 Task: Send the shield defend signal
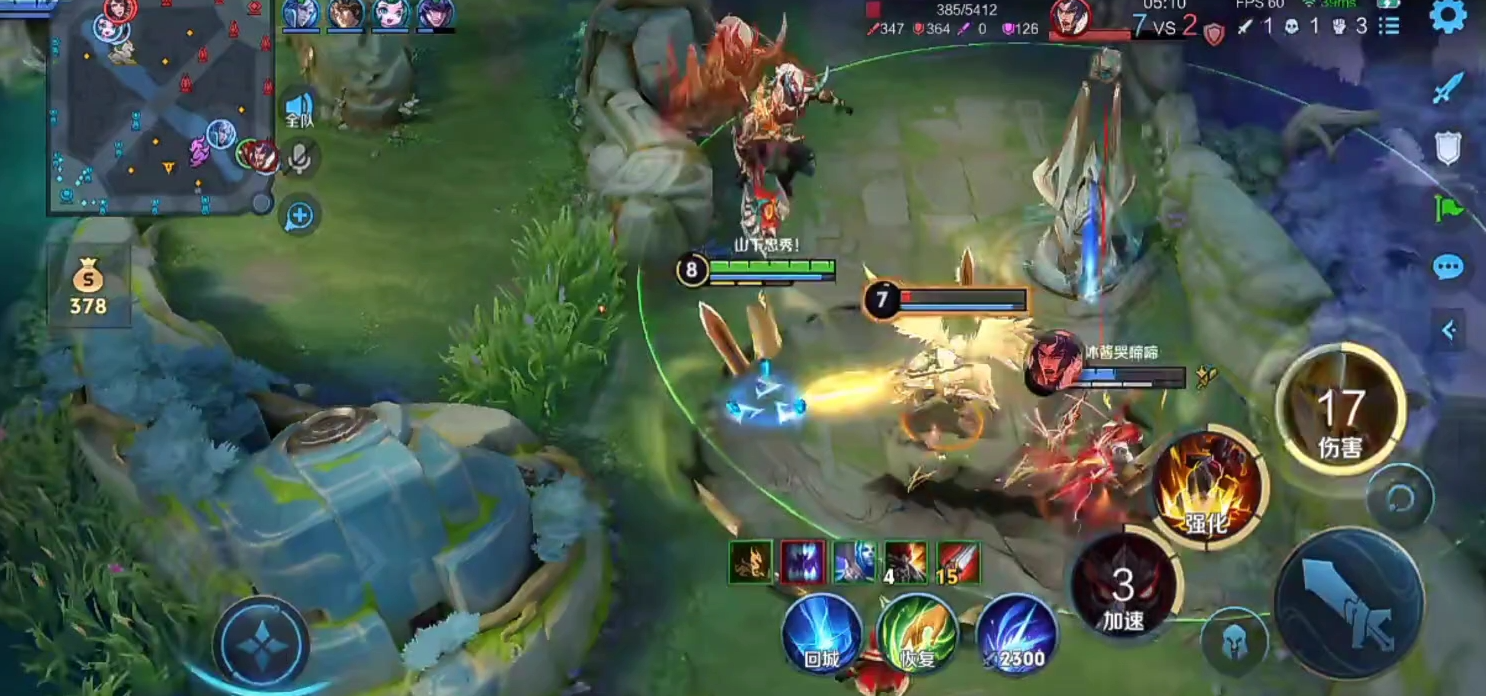[x=1448, y=148]
